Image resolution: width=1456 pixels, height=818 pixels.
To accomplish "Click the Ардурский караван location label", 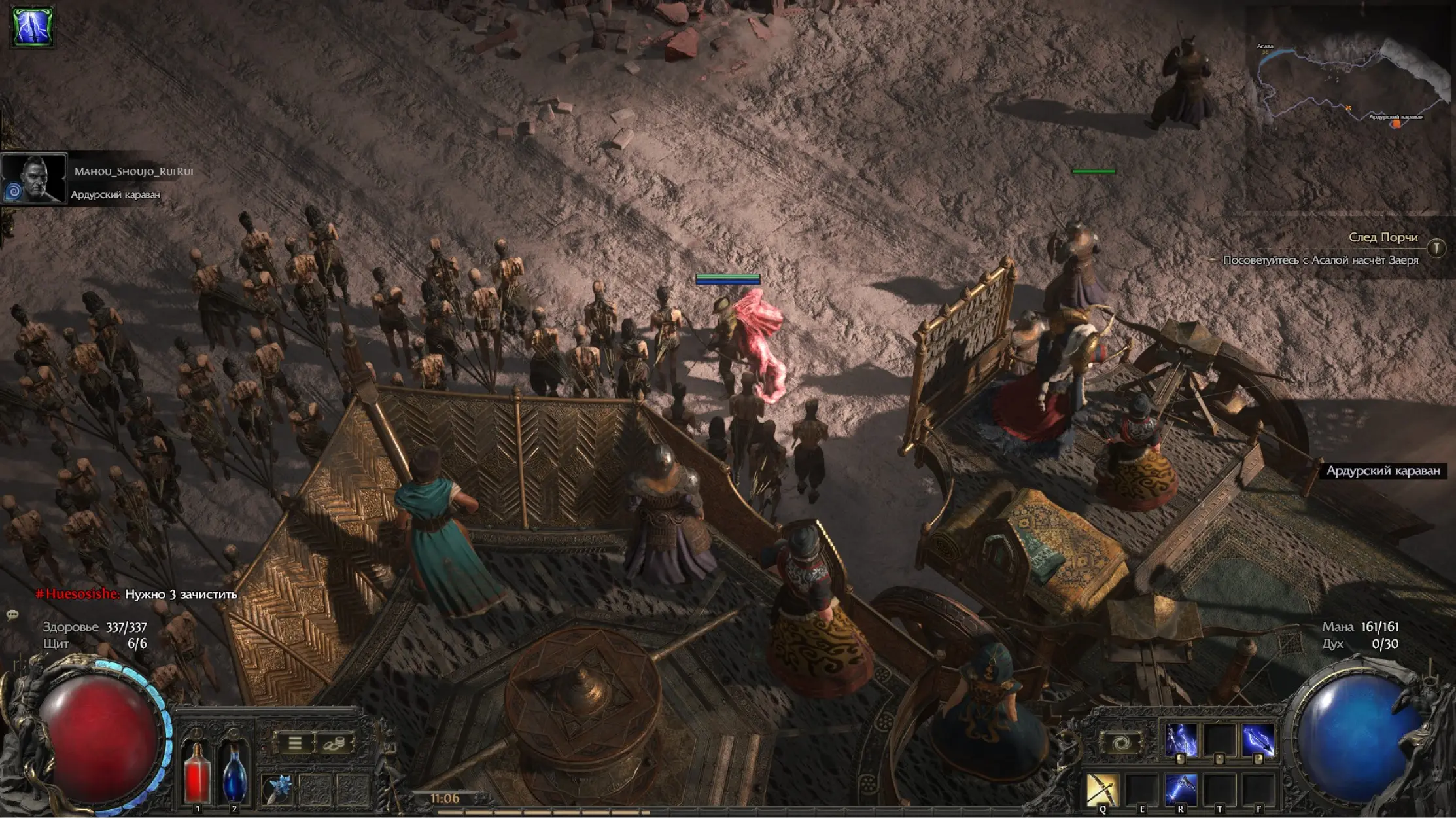I will pos(1383,471).
